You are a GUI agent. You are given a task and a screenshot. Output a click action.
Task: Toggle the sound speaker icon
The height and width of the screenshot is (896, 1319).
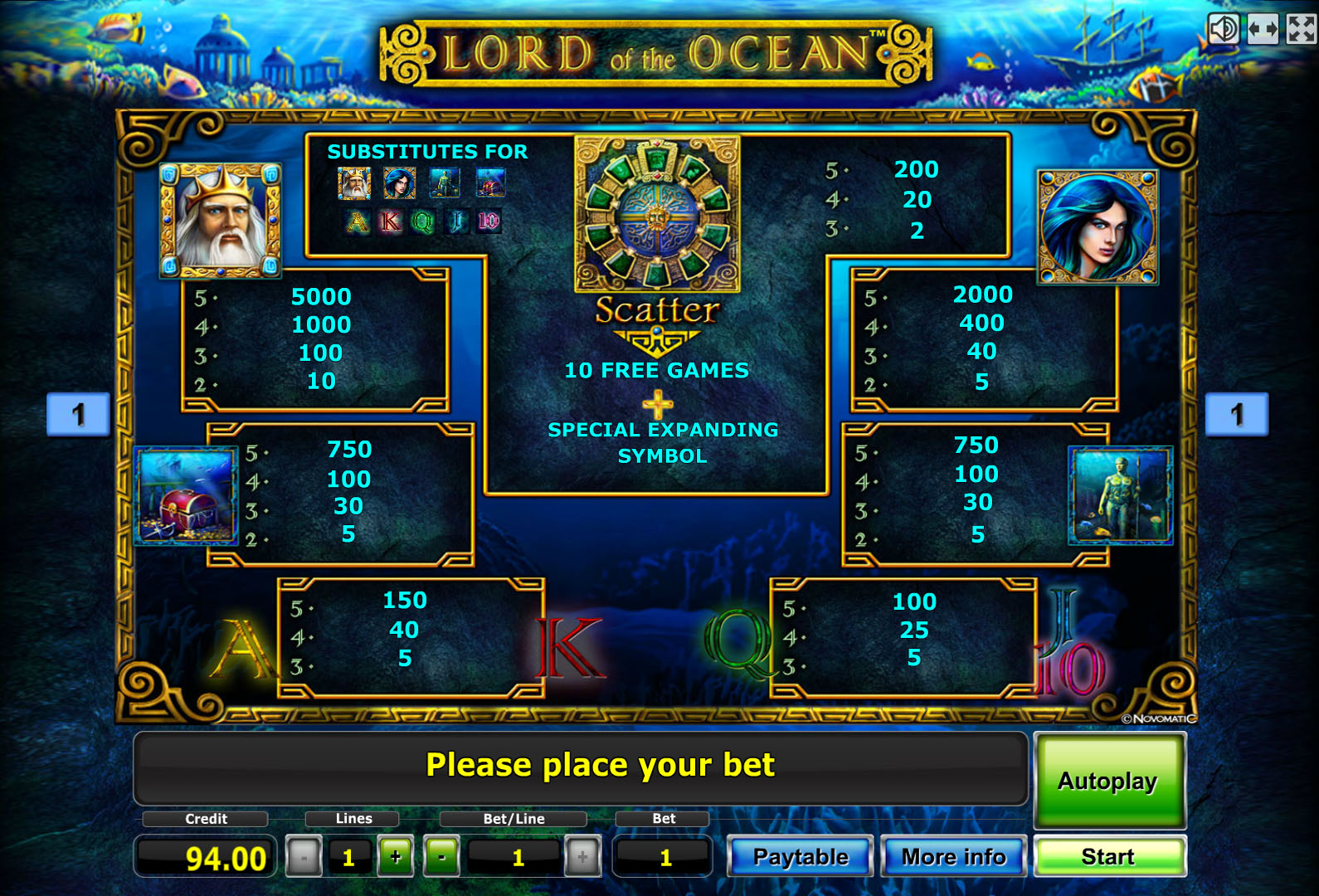(1224, 29)
